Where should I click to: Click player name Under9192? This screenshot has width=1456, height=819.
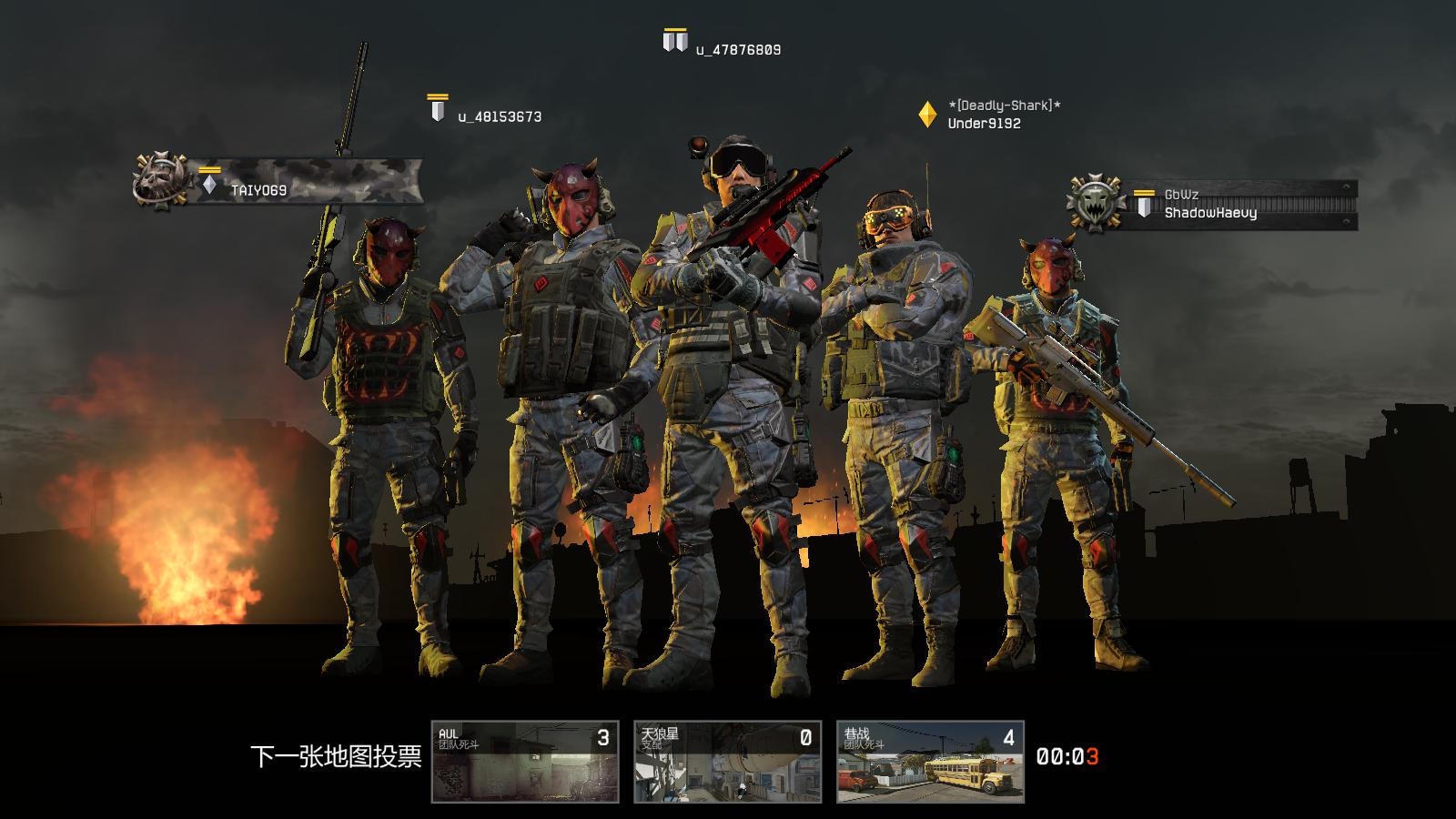(984, 124)
